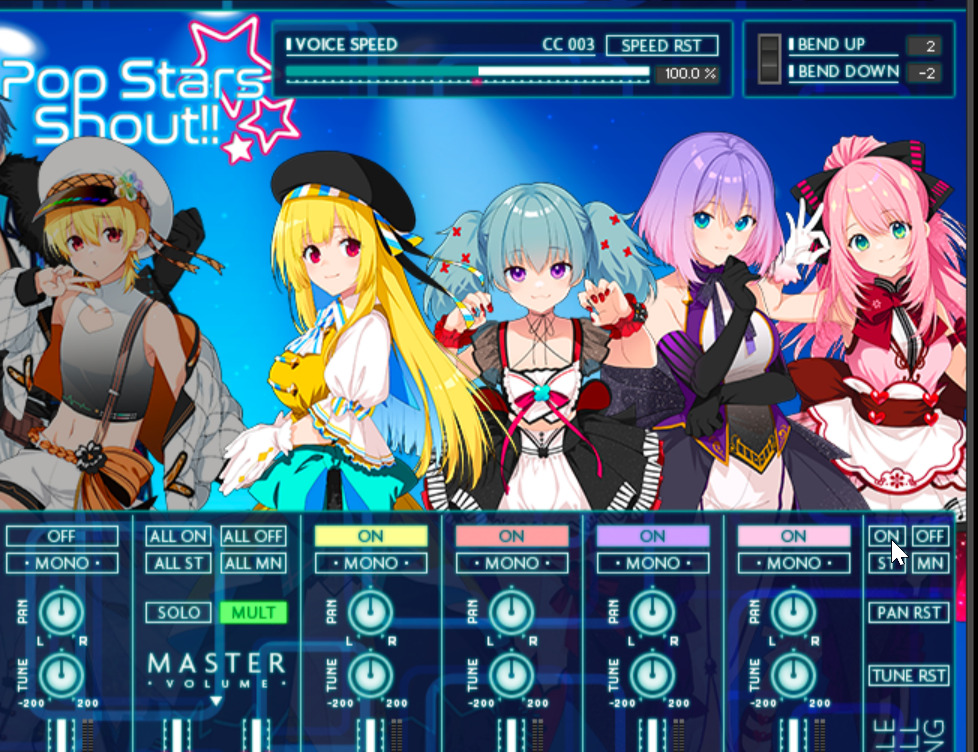978x752 pixels.
Task: Toggle the pink ON channel button
Action: coord(793,536)
